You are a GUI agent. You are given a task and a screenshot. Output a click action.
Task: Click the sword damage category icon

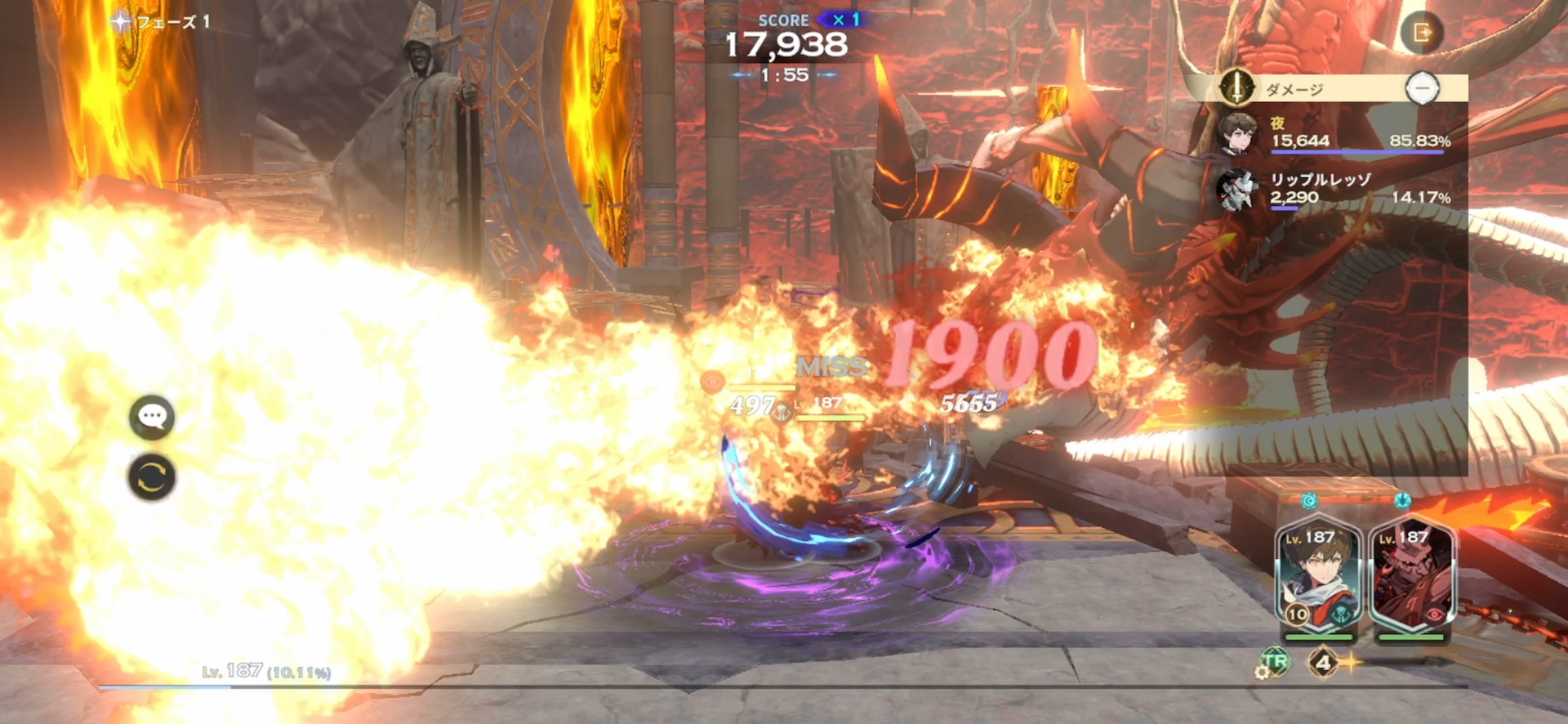pos(1236,87)
